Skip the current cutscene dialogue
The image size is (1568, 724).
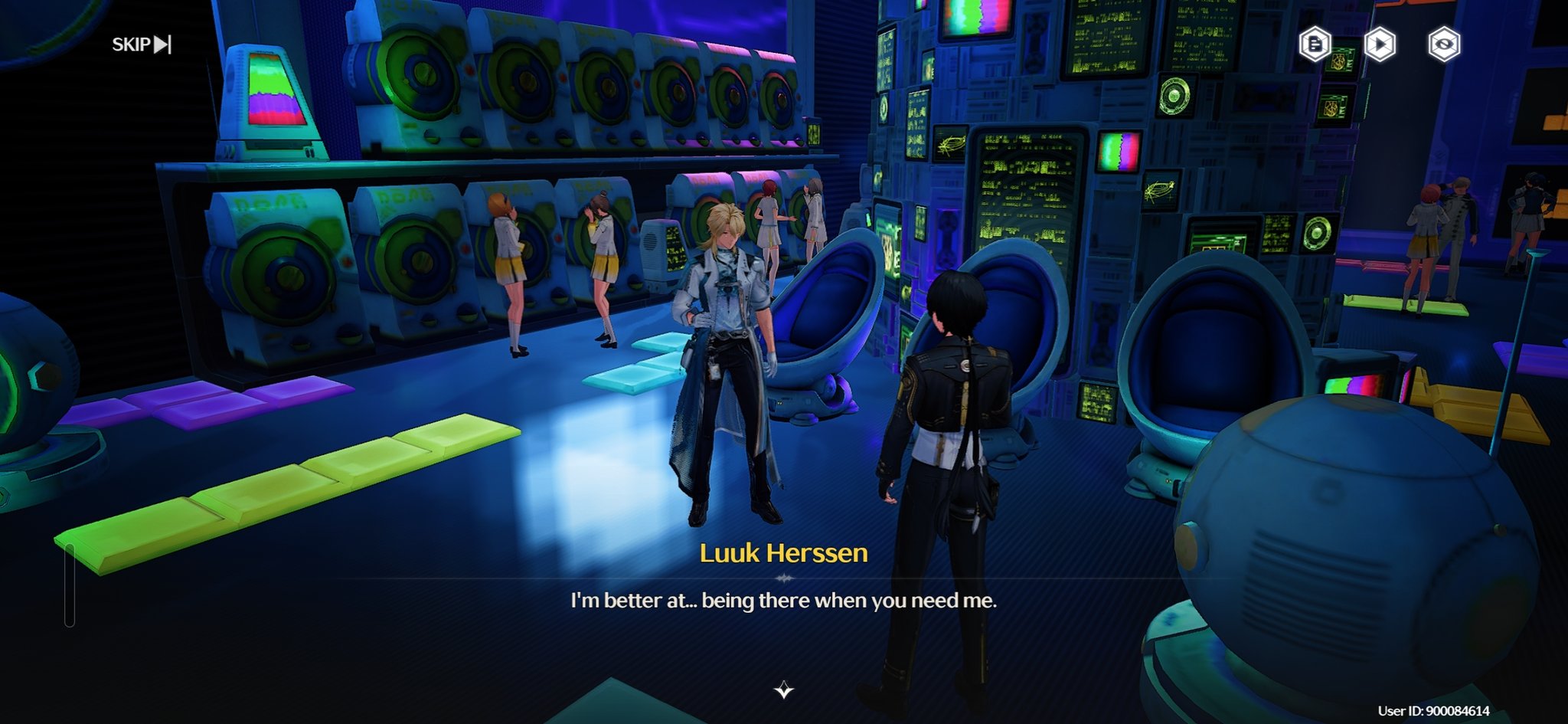click(x=142, y=44)
